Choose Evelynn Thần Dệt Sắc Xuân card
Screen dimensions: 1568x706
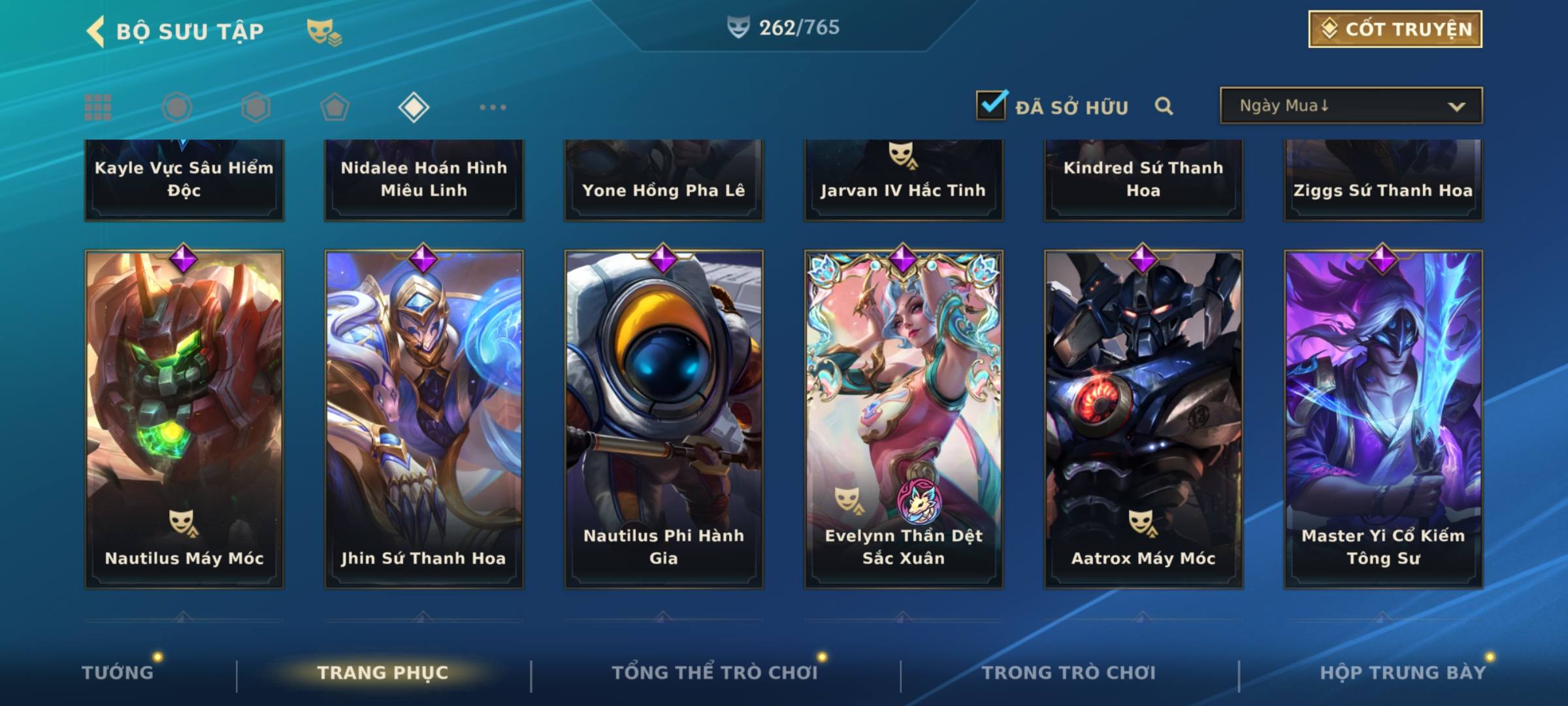(x=904, y=418)
